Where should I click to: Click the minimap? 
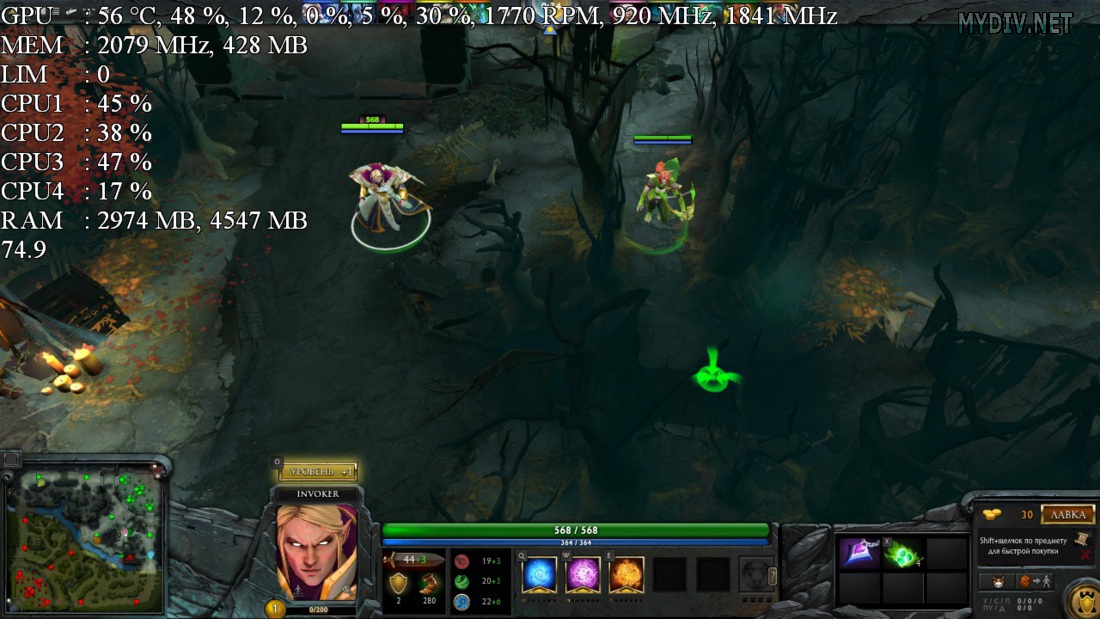coord(83,541)
